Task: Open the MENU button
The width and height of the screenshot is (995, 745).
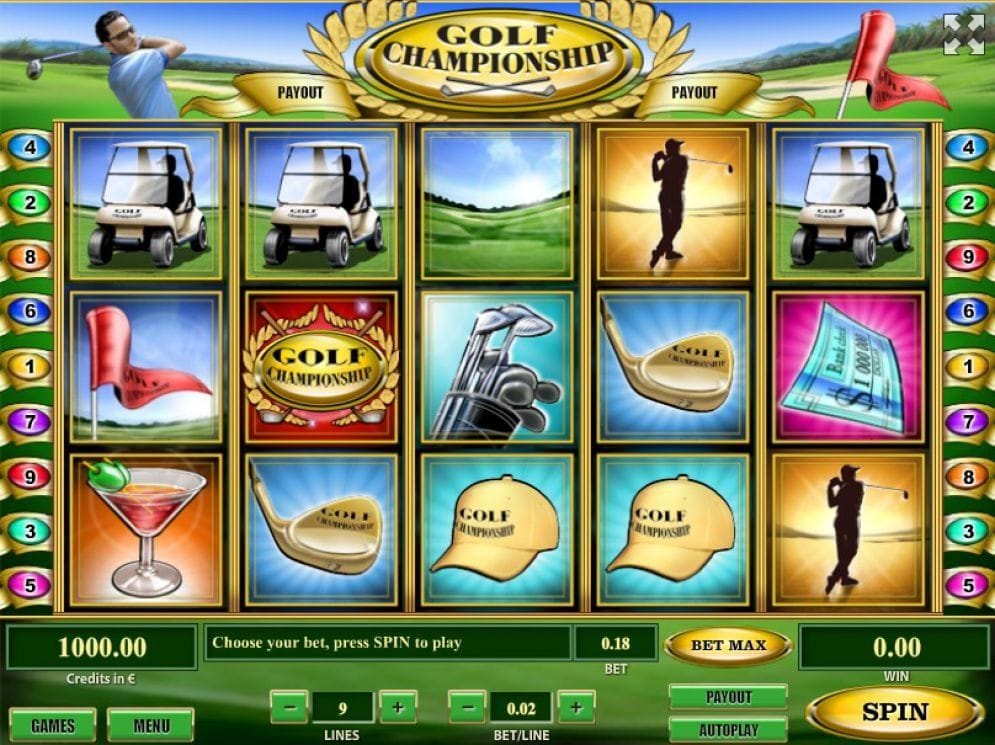Action: pos(150,725)
